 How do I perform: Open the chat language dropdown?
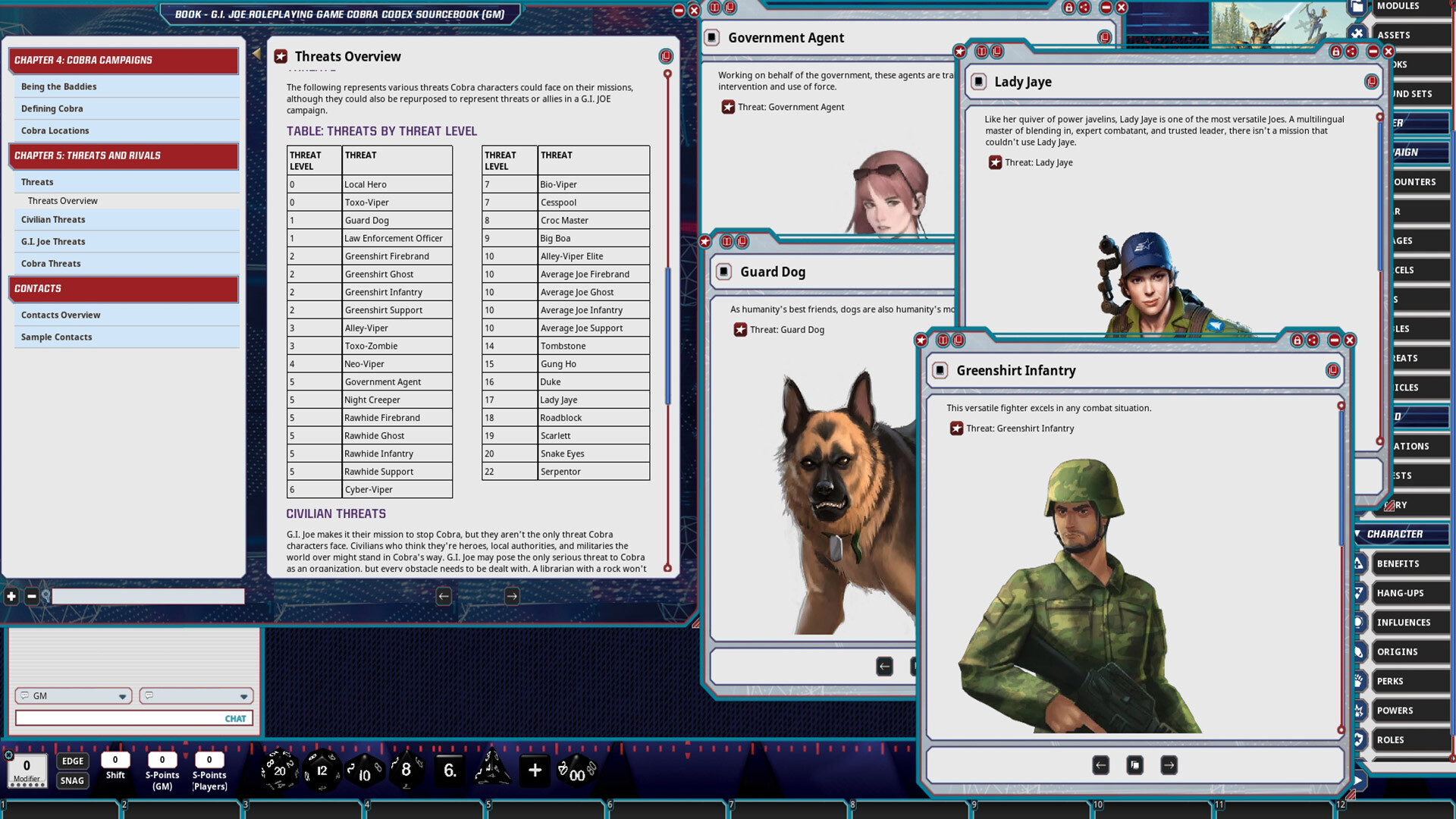pyautogui.click(x=244, y=695)
